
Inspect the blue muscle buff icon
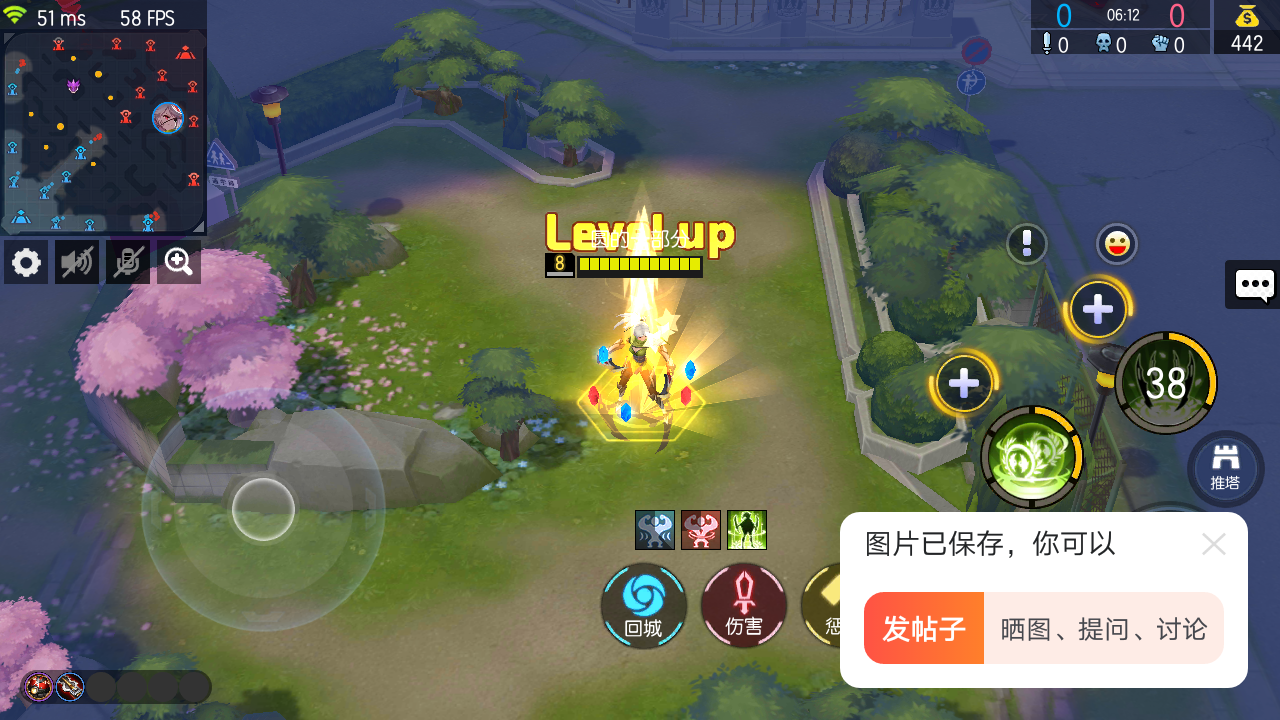pos(655,530)
